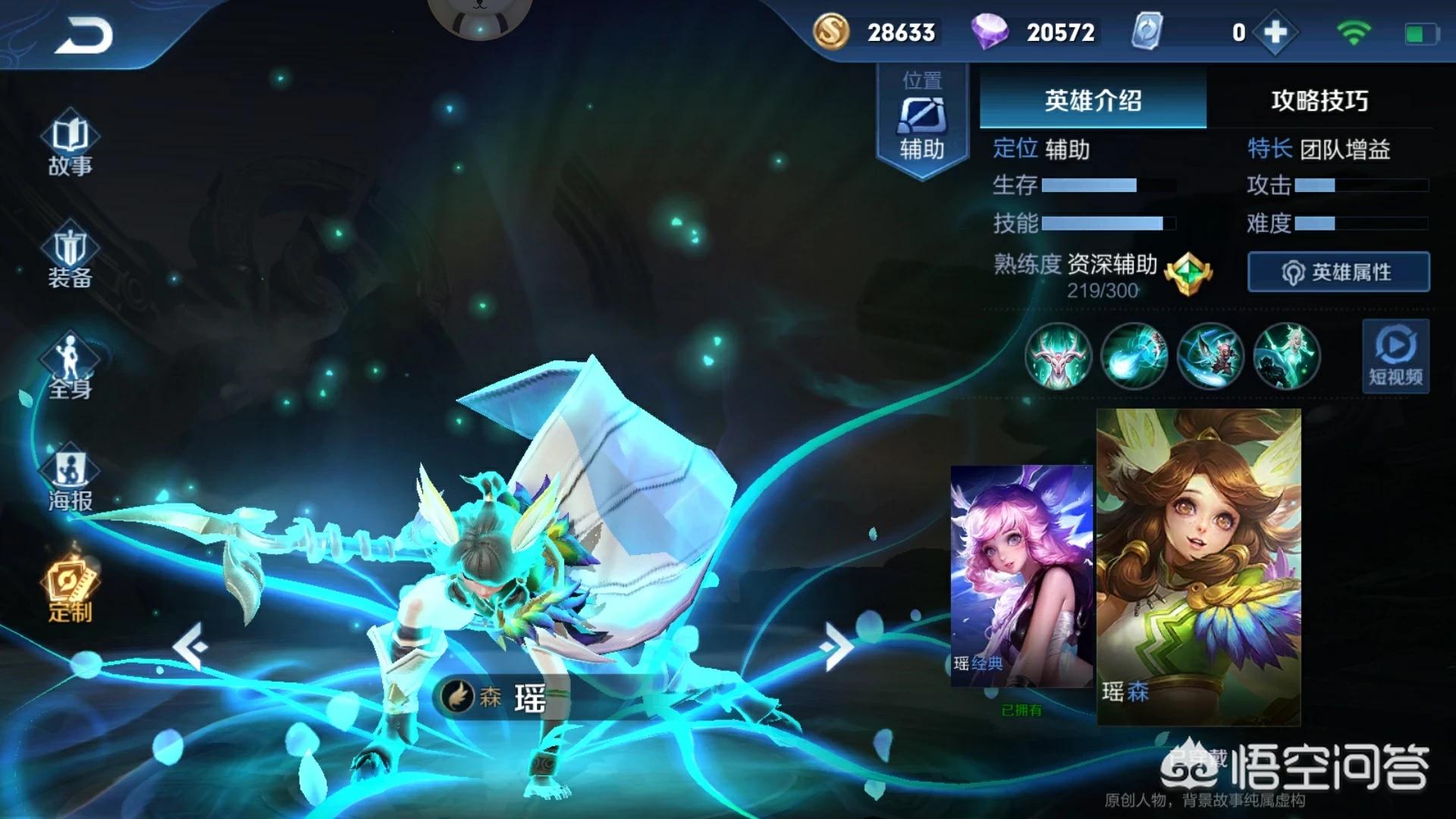
Task: Click the mastery badge next to 资深辅助
Action: pyautogui.click(x=1187, y=273)
